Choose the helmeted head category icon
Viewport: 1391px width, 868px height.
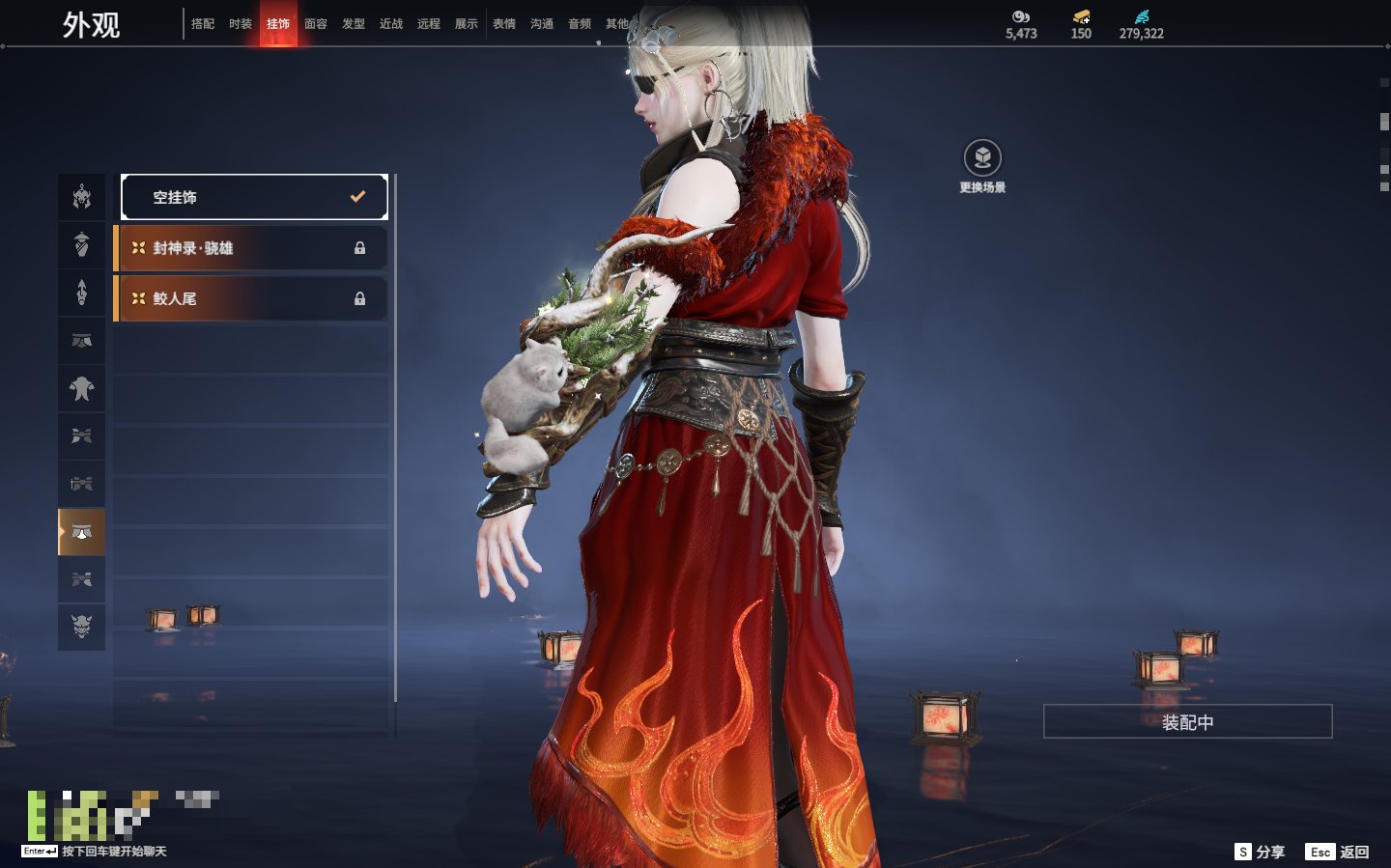pos(82,198)
